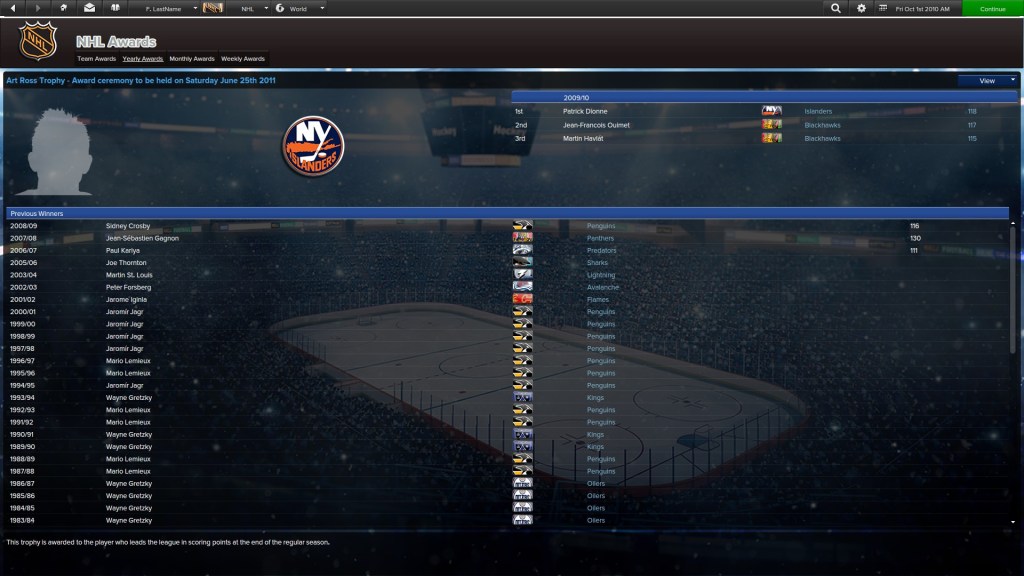The width and height of the screenshot is (1024, 576).
Task: Open the search magnifier icon
Action: tap(836, 8)
